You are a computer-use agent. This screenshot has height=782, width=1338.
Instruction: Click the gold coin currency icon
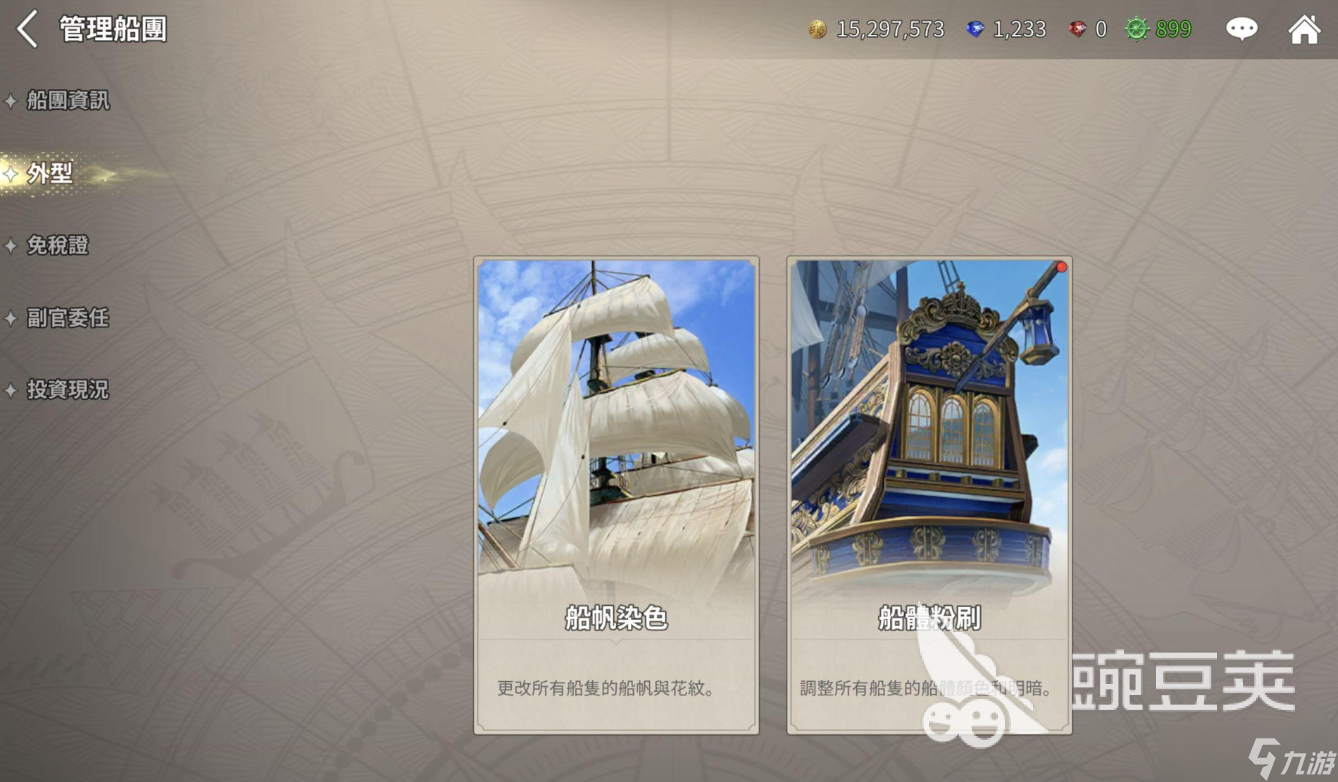click(x=817, y=29)
